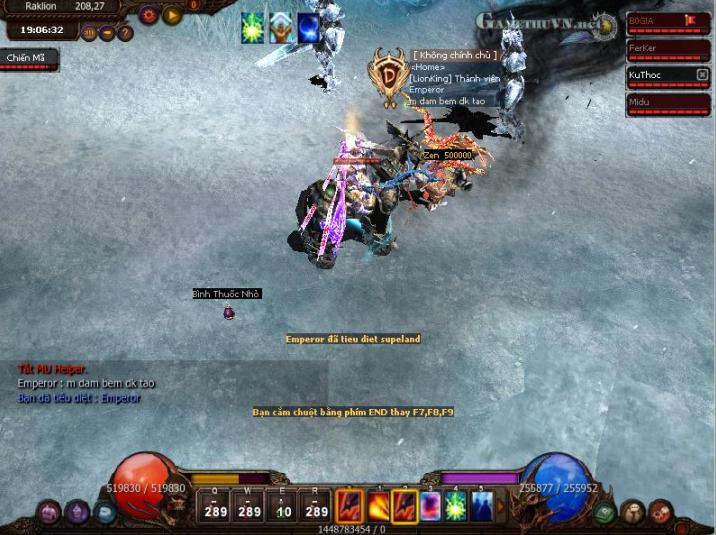
Task: Select the purple-blue glowing skill in hotbar
Action: click(x=430, y=506)
